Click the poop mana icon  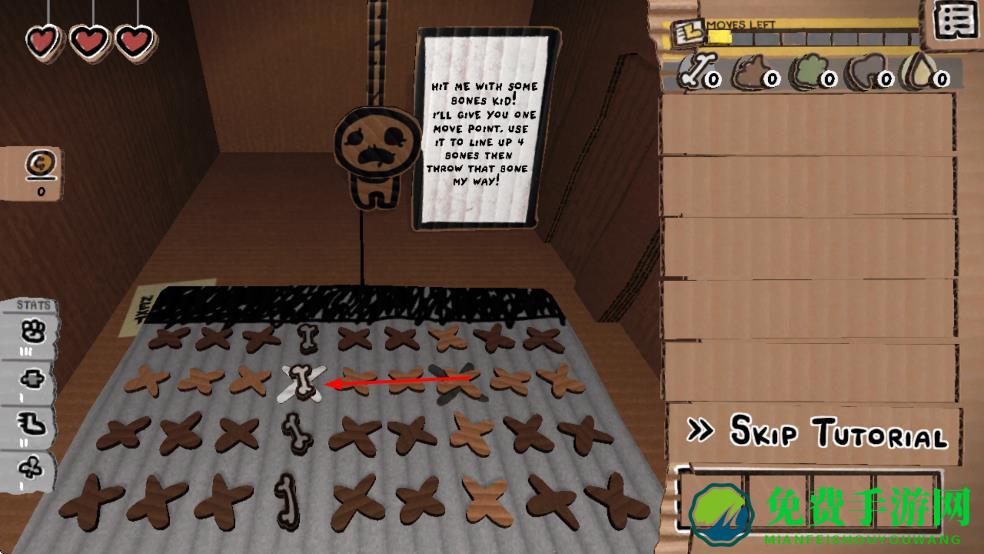click(752, 72)
